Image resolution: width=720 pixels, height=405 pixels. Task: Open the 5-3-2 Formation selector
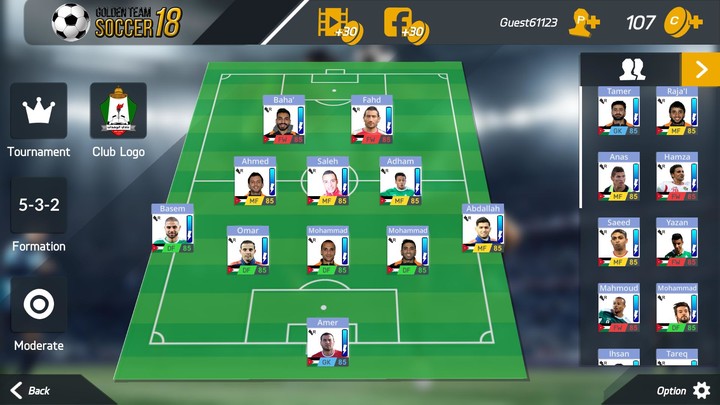tap(38, 206)
